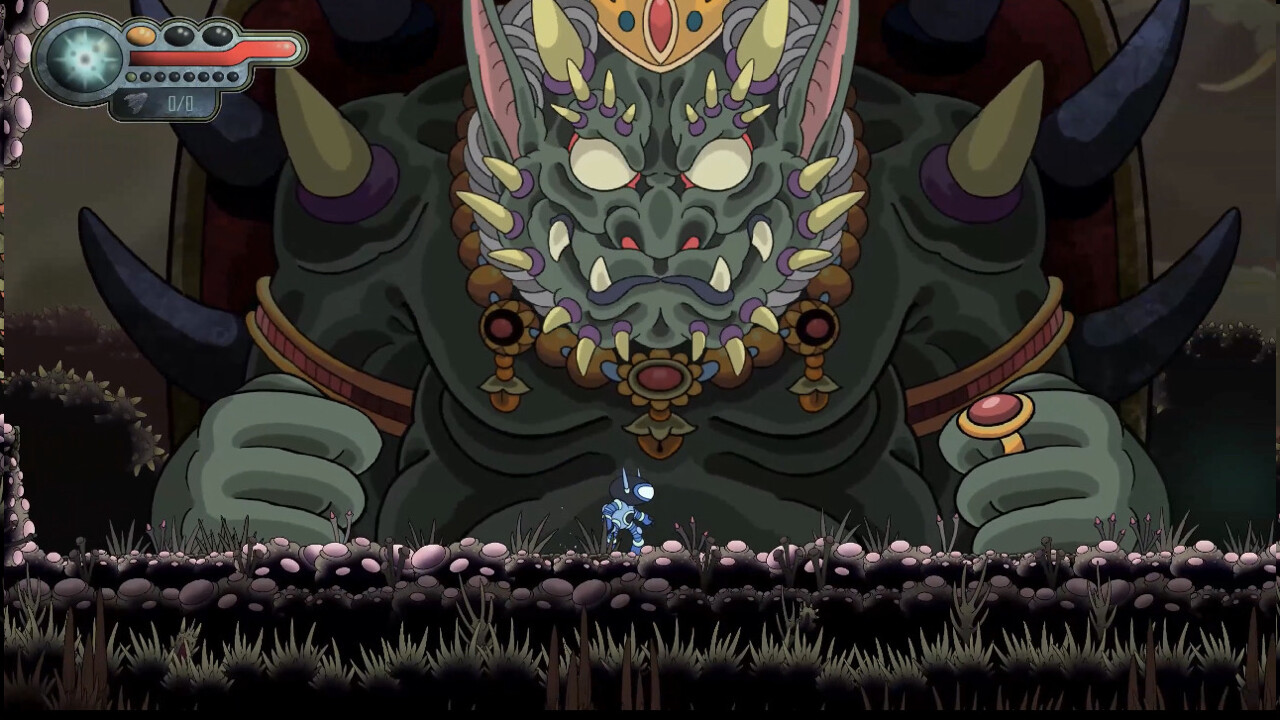The height and width of the screenshot is (720, 1280).
Task: Click the orange ability pip in the HUD
Action: 140,36
